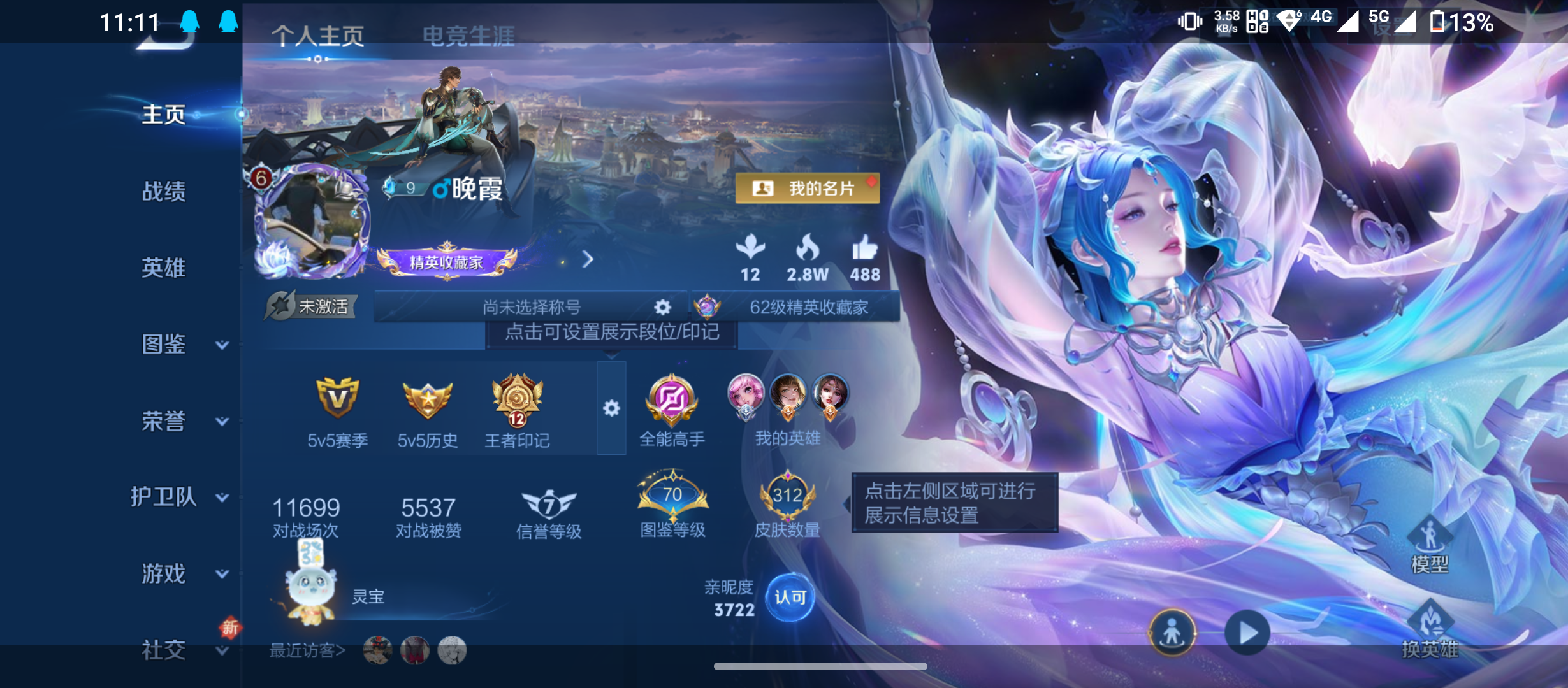Screen dimensions: 1568x688
Task: Open the gear to set title display
Action: (x=663, y=308)
